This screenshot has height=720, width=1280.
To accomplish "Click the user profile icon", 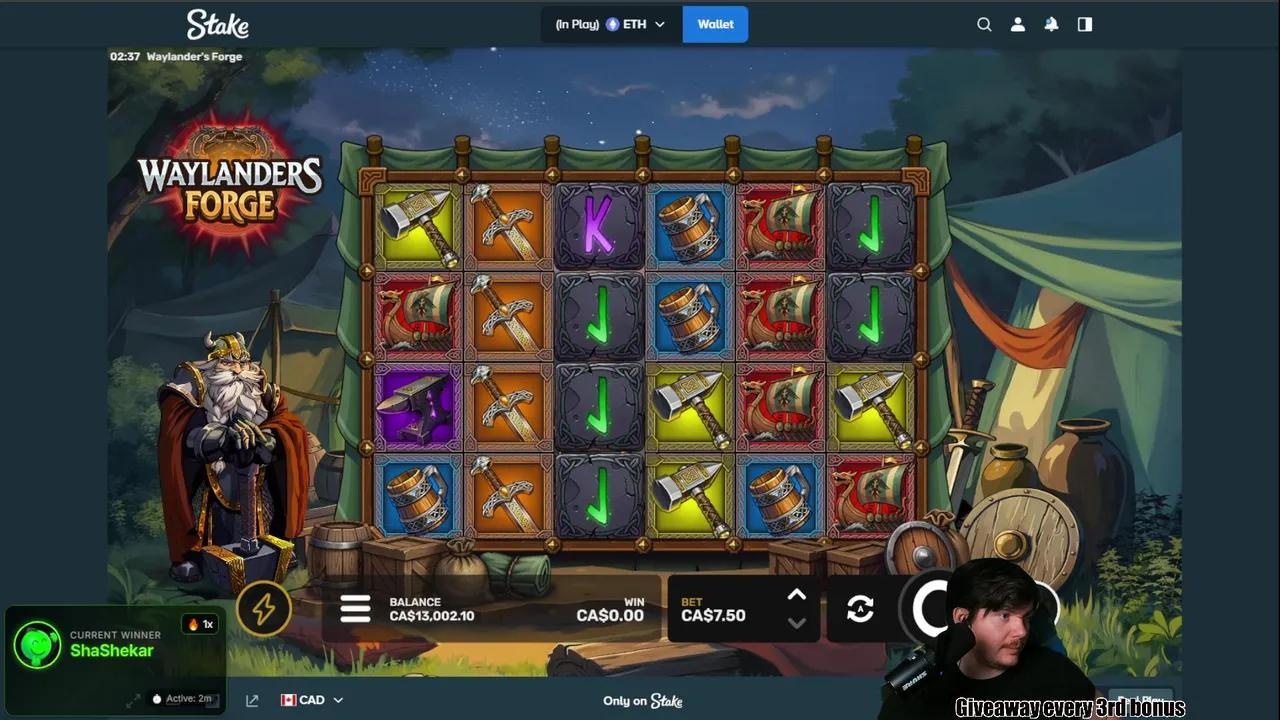I will [x=1018, y=24].
